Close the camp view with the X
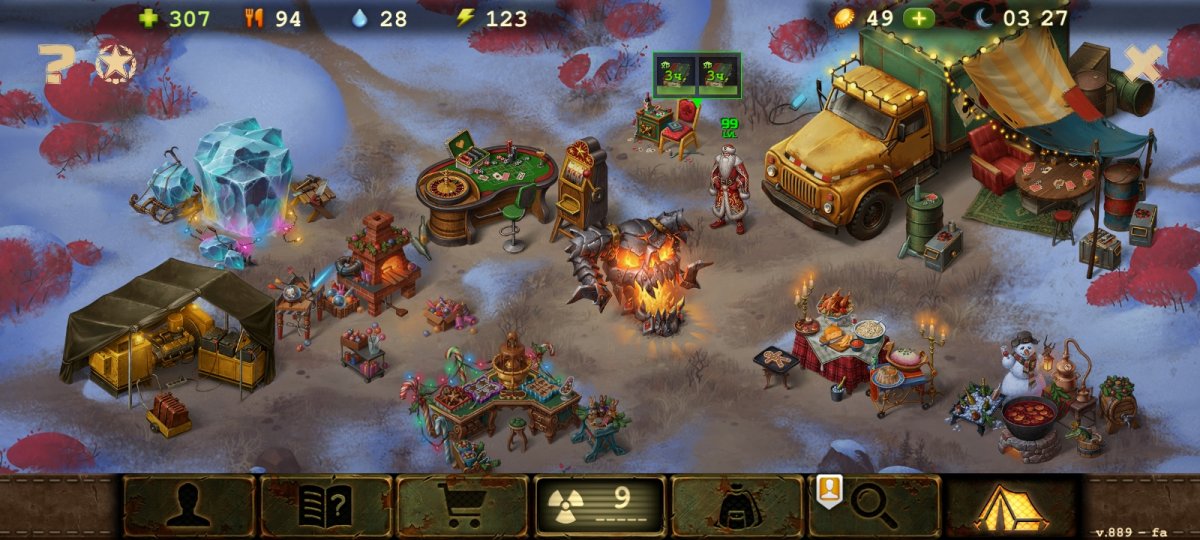Screen dimensions: 1200x540 coord(1142,63)
